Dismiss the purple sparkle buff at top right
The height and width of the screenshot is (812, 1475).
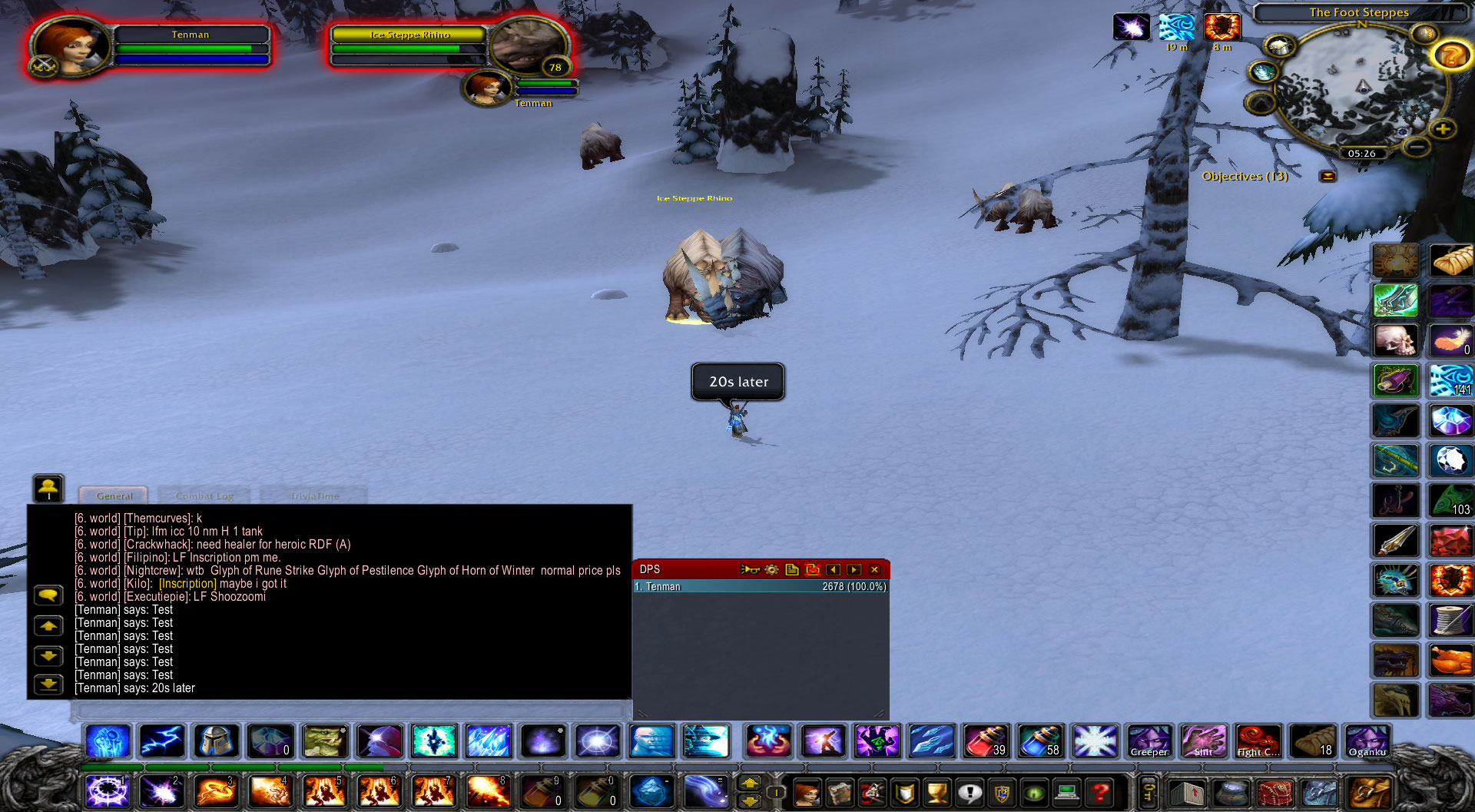(1133, 26)
